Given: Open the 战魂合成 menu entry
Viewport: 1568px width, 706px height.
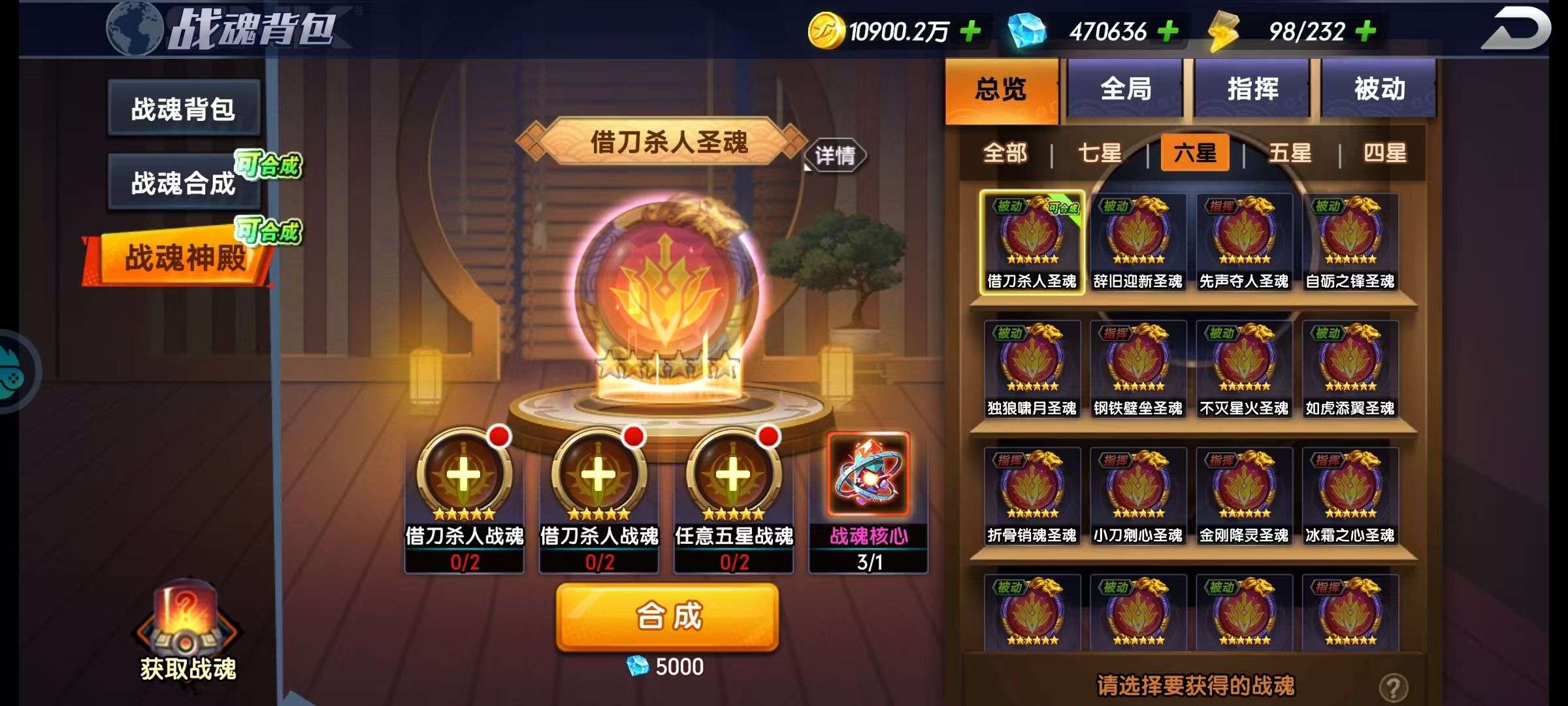Looking at the screenshot, I should 184,183.
